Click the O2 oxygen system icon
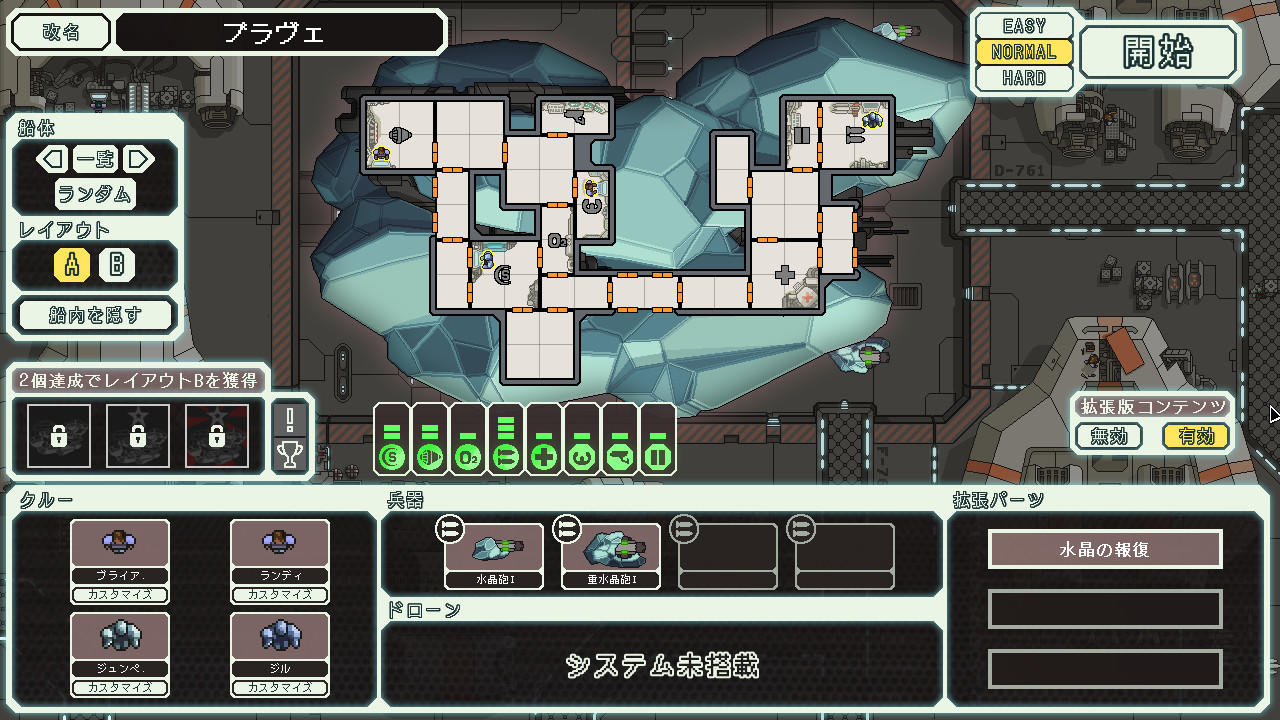The width and height of the screenshot is (1280, 720). click(x=468, y=455)
